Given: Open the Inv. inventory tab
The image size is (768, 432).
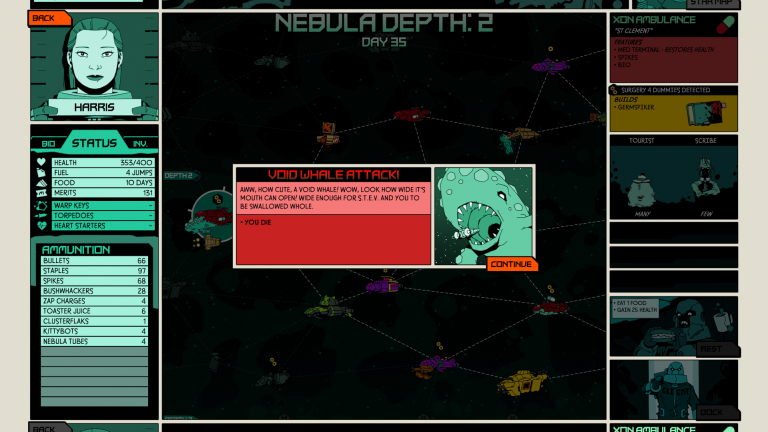Looking at the screenshot, I should tap(140, 144).
